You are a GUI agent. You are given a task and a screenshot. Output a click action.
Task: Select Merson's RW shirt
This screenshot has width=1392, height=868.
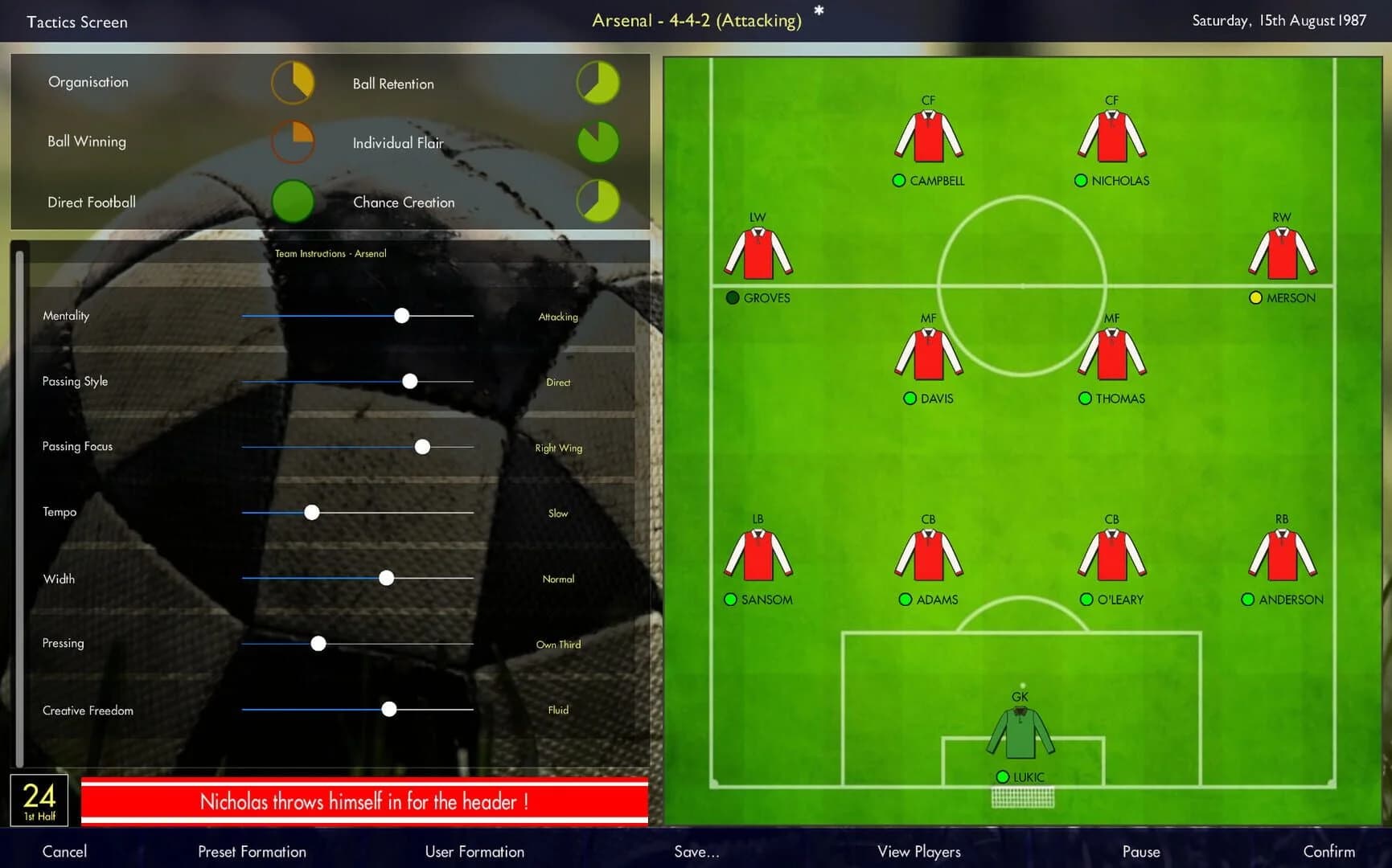click(x=1281, y=252)
